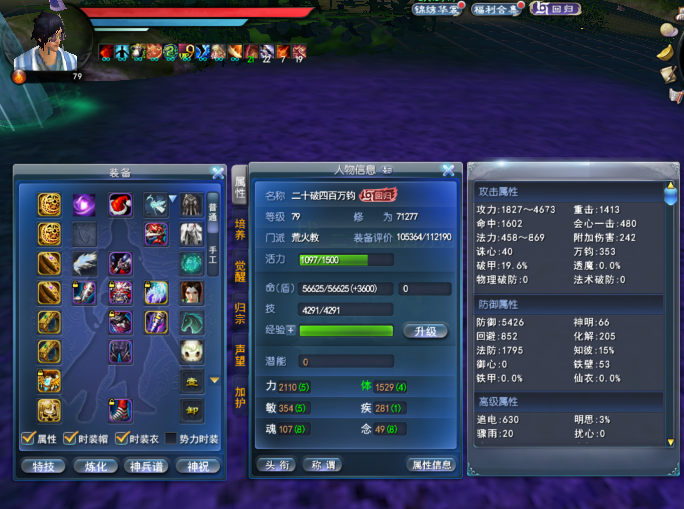
Task: Uncheck the 时装帽 fashion hat option
Action: click(x=71, y=439)
